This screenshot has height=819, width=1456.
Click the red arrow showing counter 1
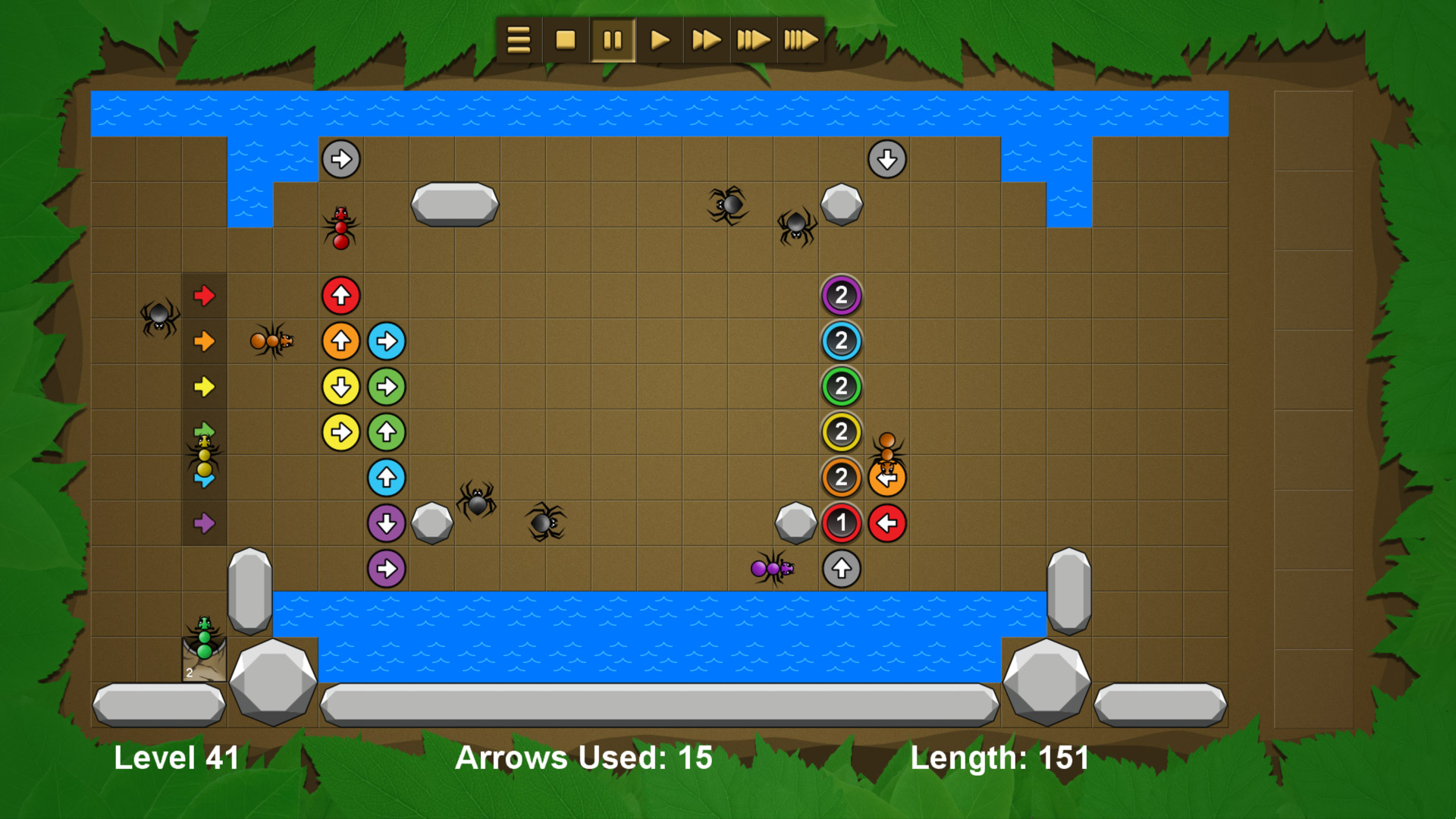[841, 522]
